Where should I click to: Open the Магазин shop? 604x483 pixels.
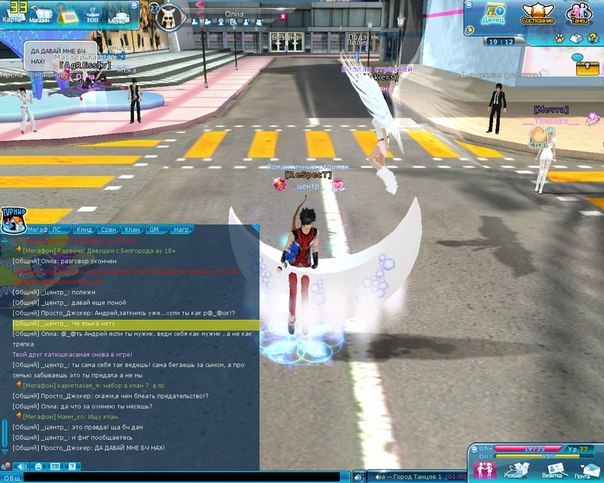42,15
